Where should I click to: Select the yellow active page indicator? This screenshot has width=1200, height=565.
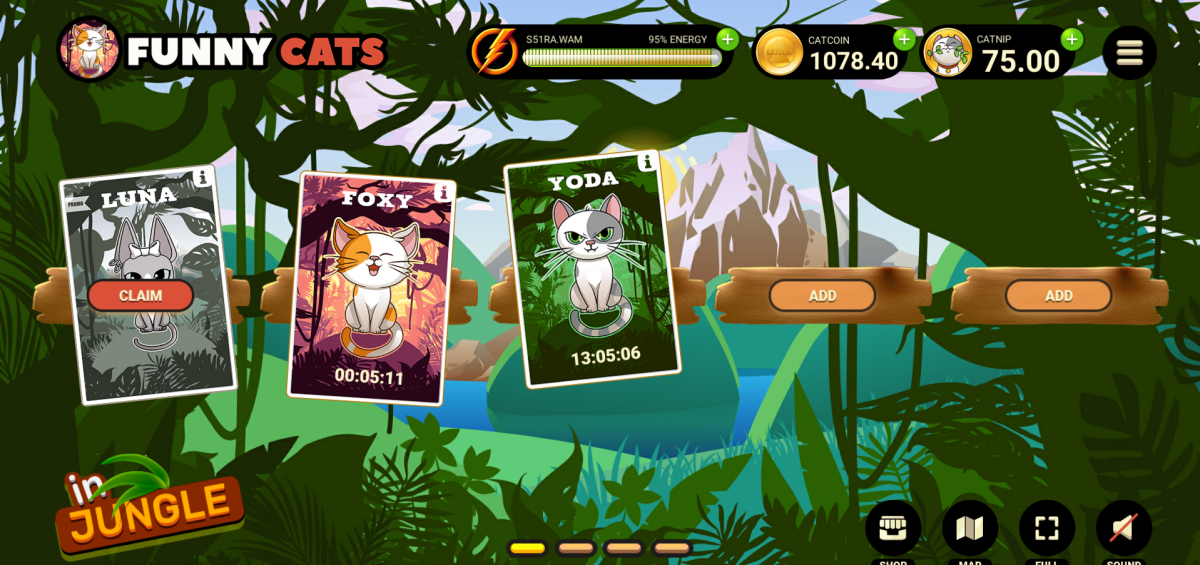[x=527, y=548]
